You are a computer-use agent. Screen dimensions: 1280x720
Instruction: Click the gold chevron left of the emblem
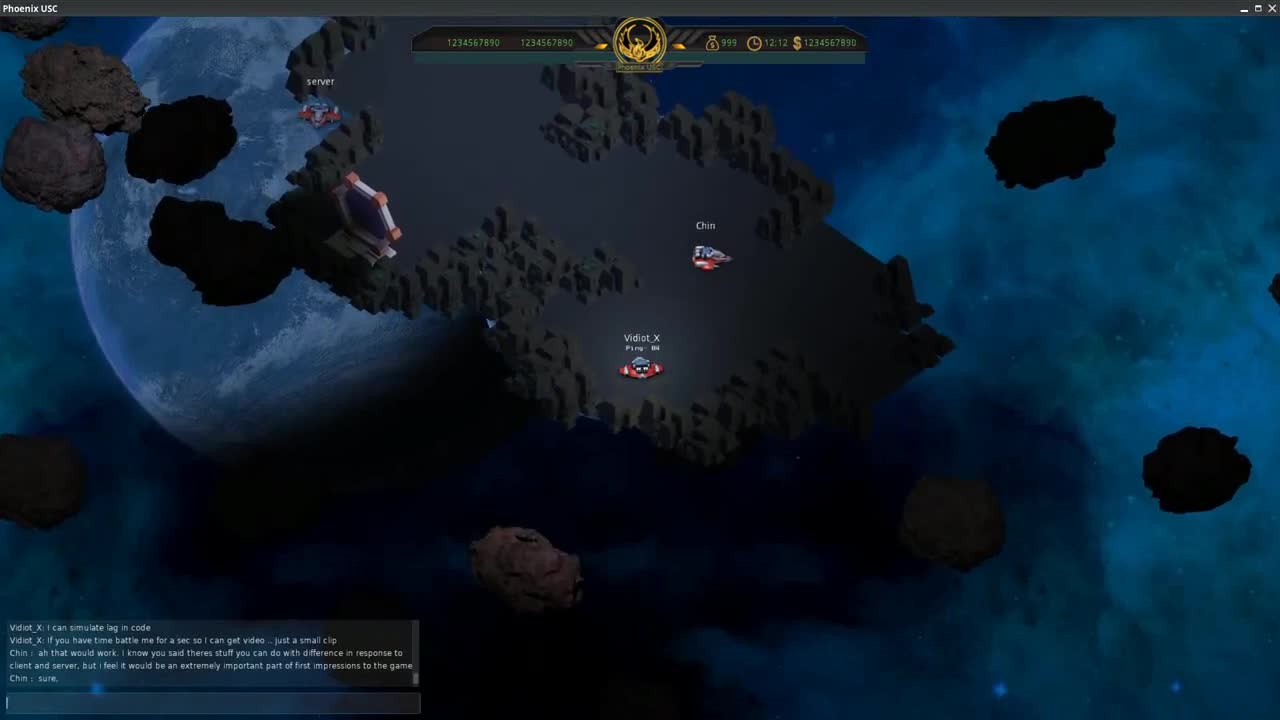(601, 44)
